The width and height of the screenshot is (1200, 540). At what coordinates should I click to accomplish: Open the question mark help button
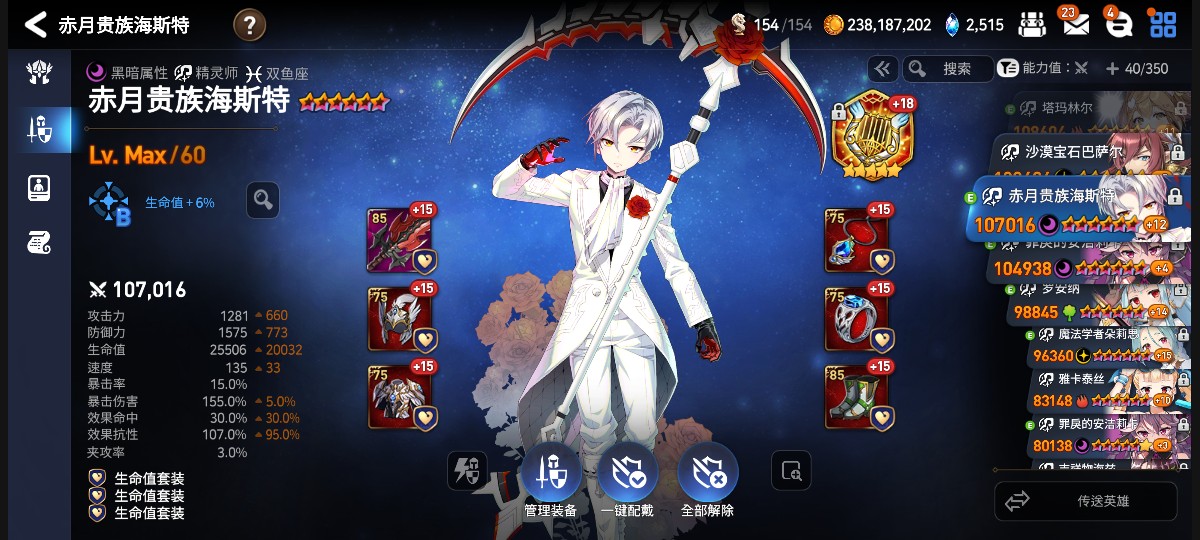[x=249, y=24]
